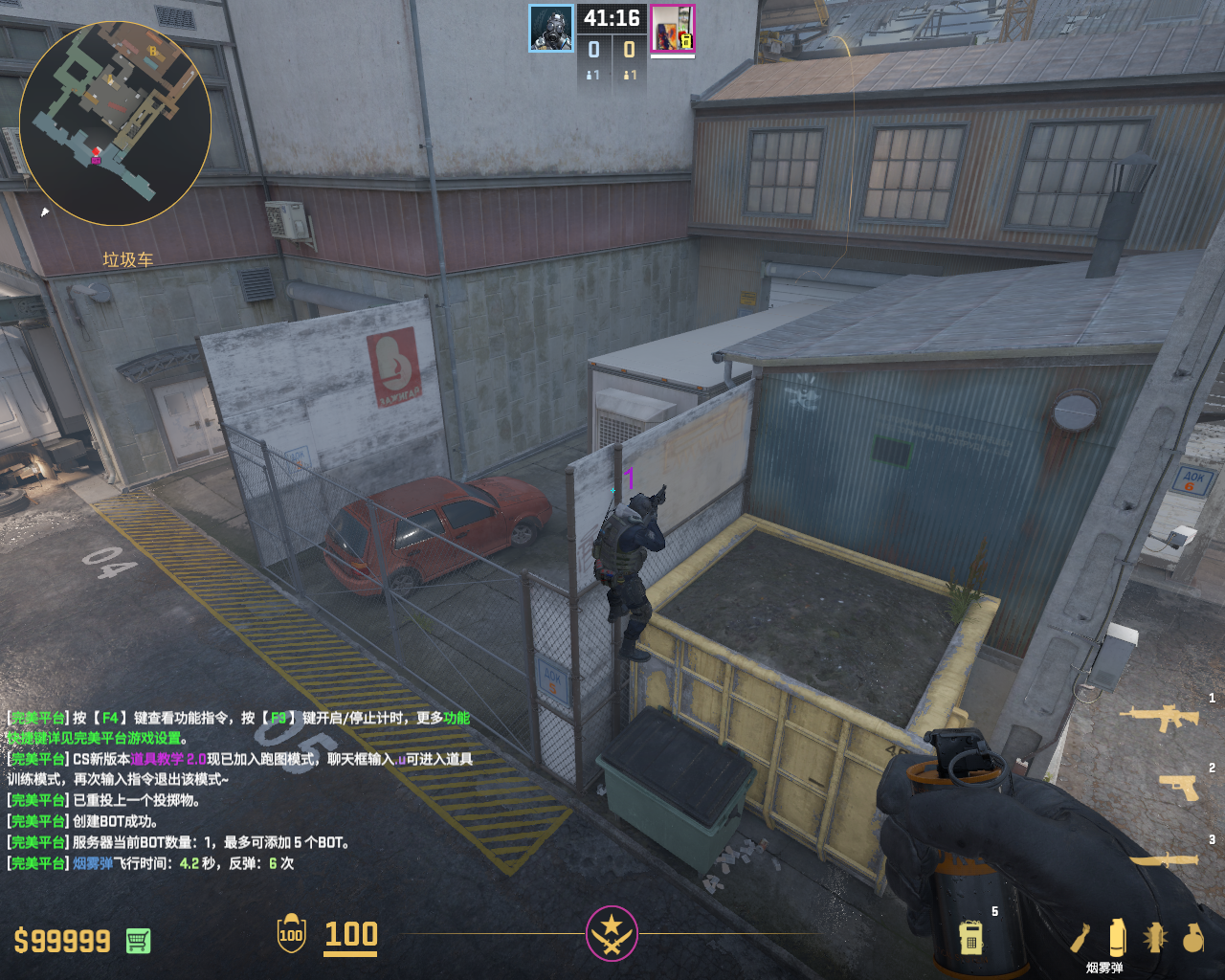
Task: Click the armor shield icon
Action: (291, 934)
